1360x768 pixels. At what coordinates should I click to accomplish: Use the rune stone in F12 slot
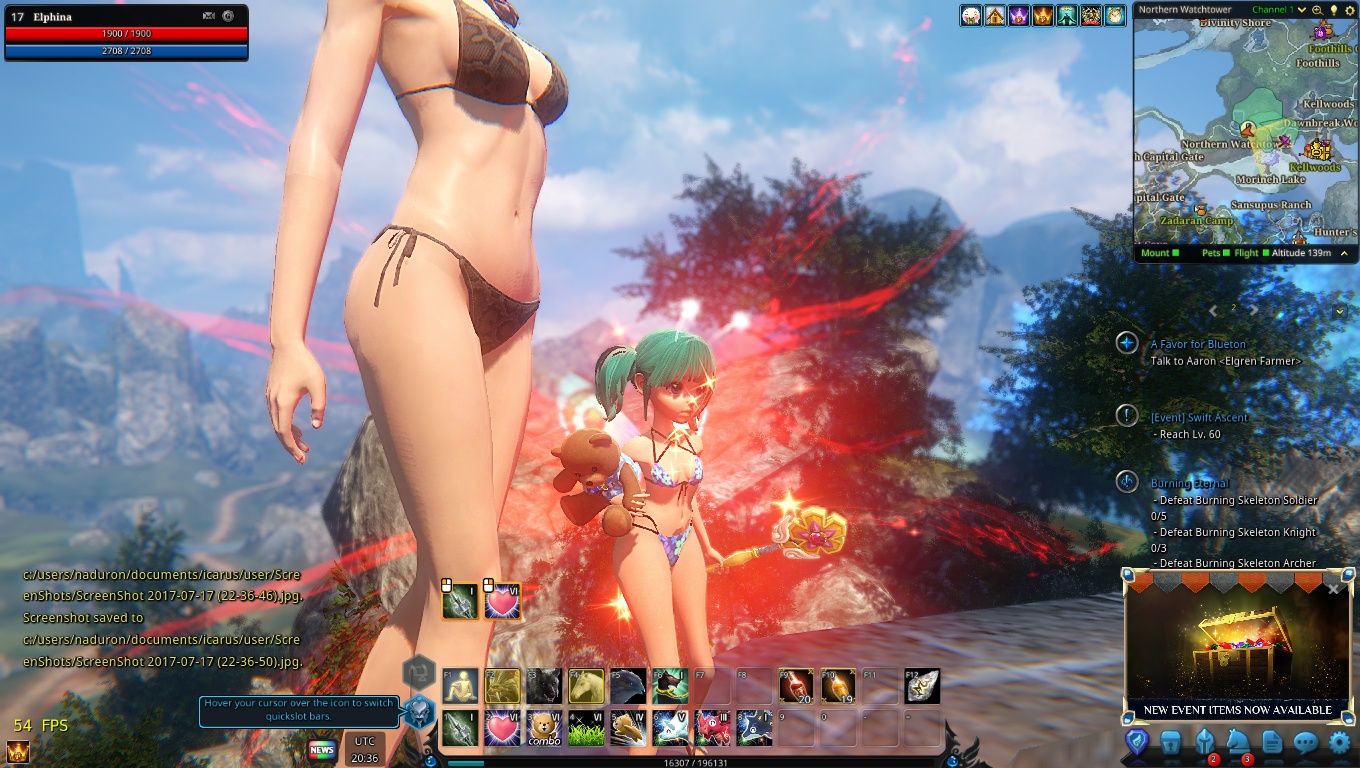pyautogui.click(x=922, y=686)
